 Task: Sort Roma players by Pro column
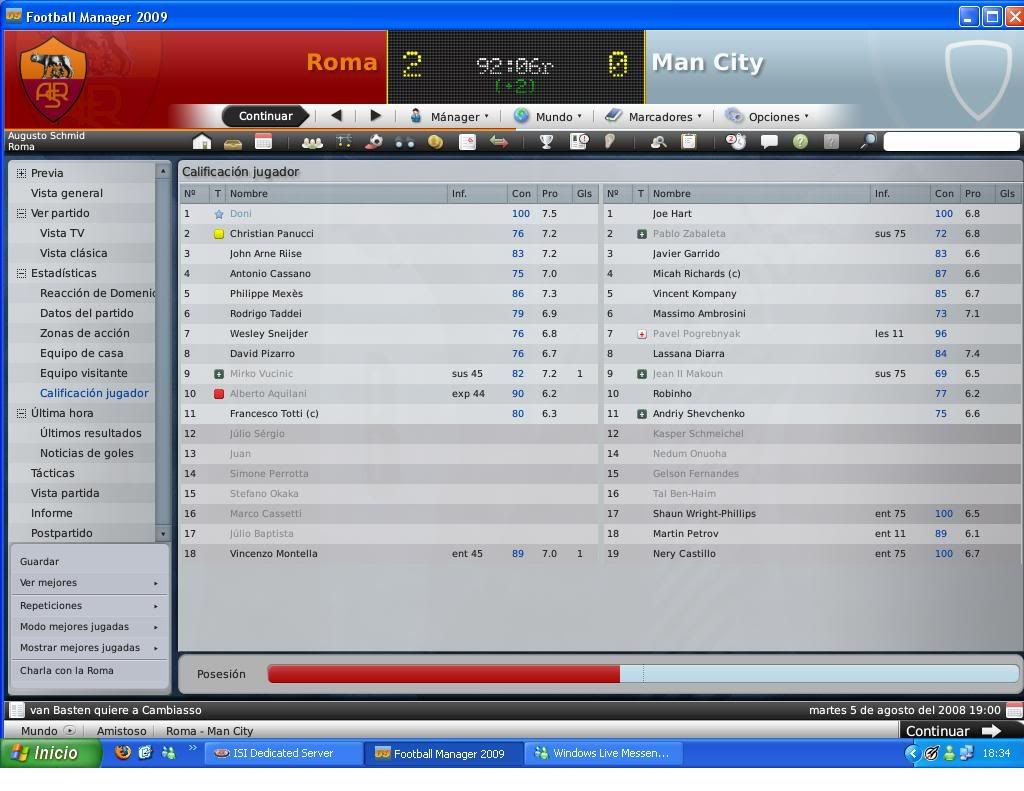coord(550,193)
